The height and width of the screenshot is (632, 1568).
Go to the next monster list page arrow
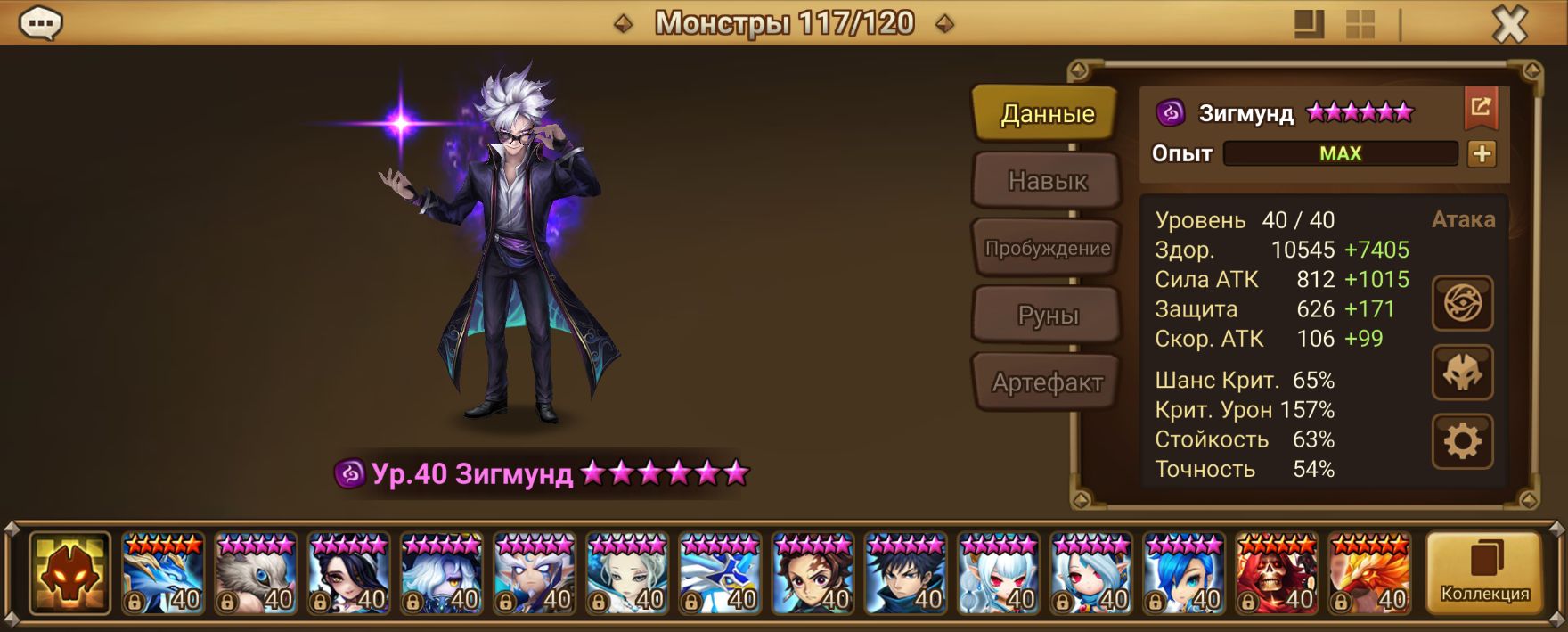(x=945, y=24)
